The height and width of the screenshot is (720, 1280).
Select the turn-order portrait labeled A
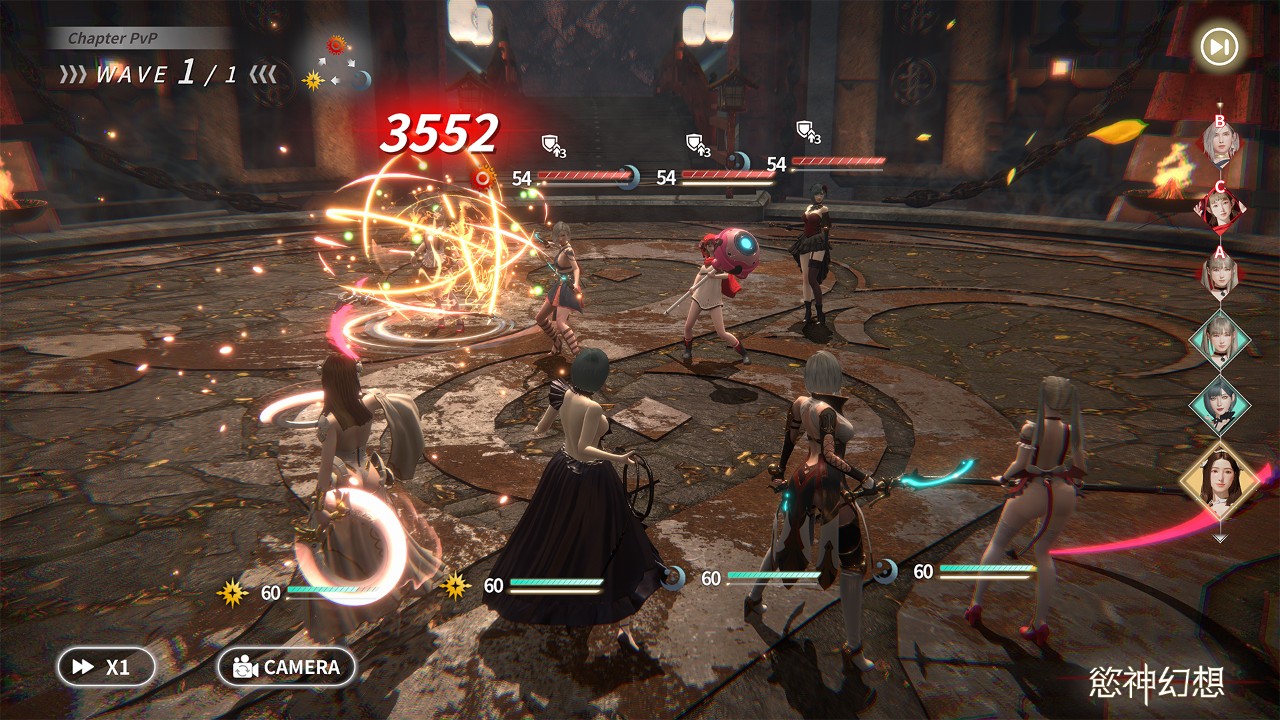[x=1220, y=273]
